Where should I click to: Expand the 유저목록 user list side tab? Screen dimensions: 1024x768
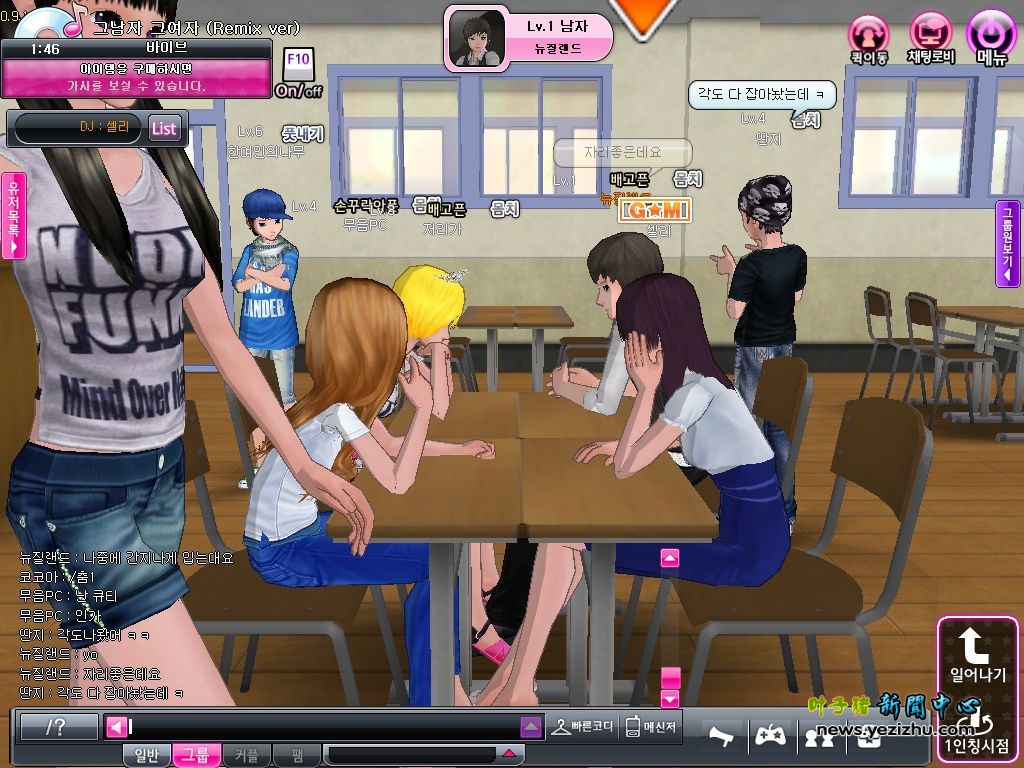(14, 215)
